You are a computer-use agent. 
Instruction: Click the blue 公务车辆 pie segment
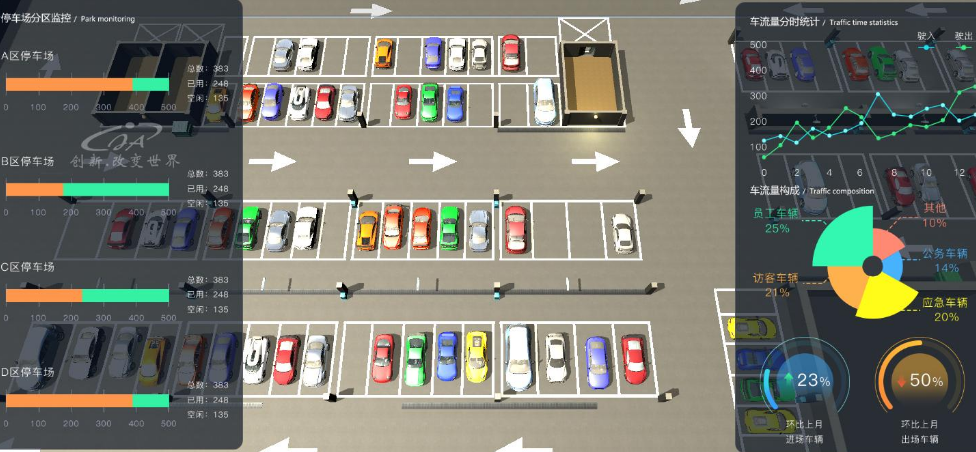(x=893, y=269)
